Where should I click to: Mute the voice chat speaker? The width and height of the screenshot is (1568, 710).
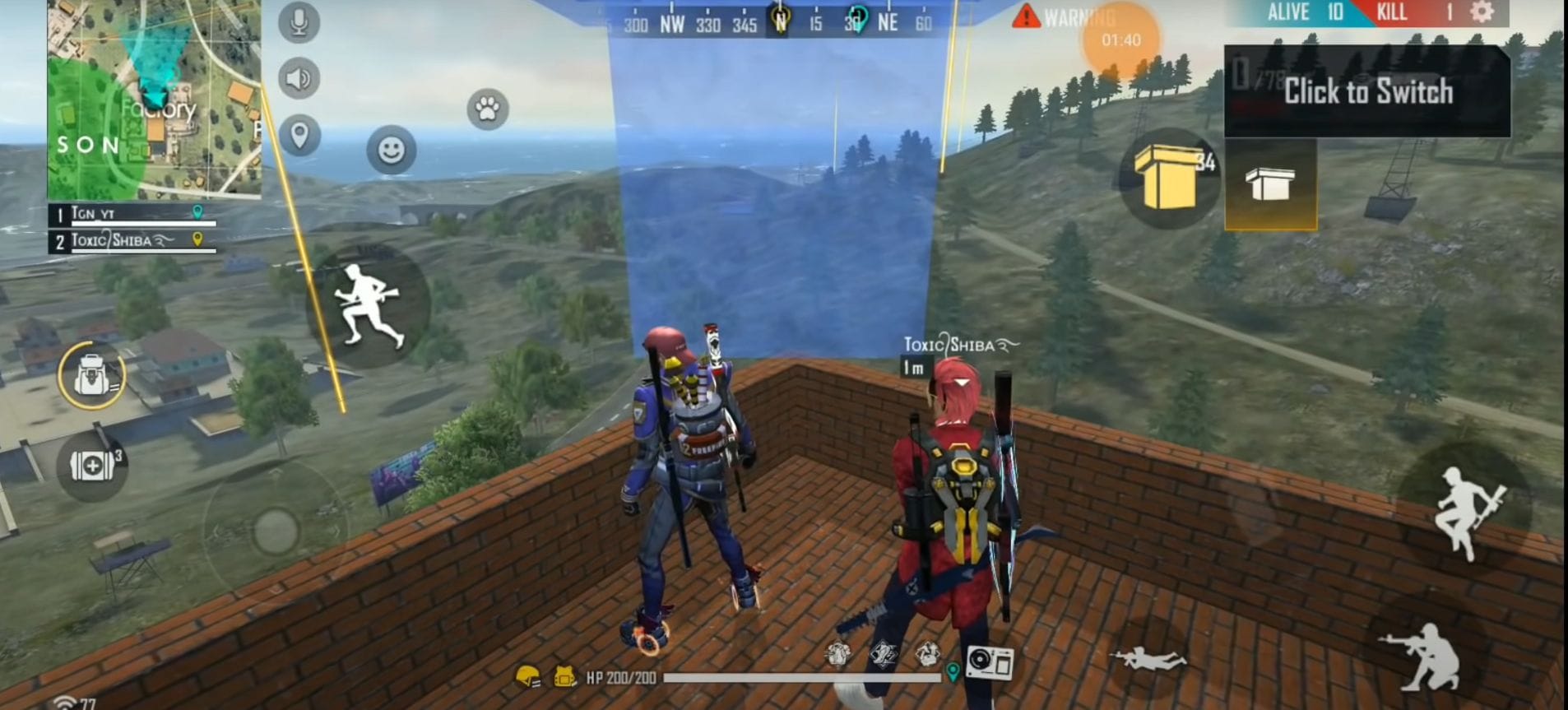pos(299,78)
